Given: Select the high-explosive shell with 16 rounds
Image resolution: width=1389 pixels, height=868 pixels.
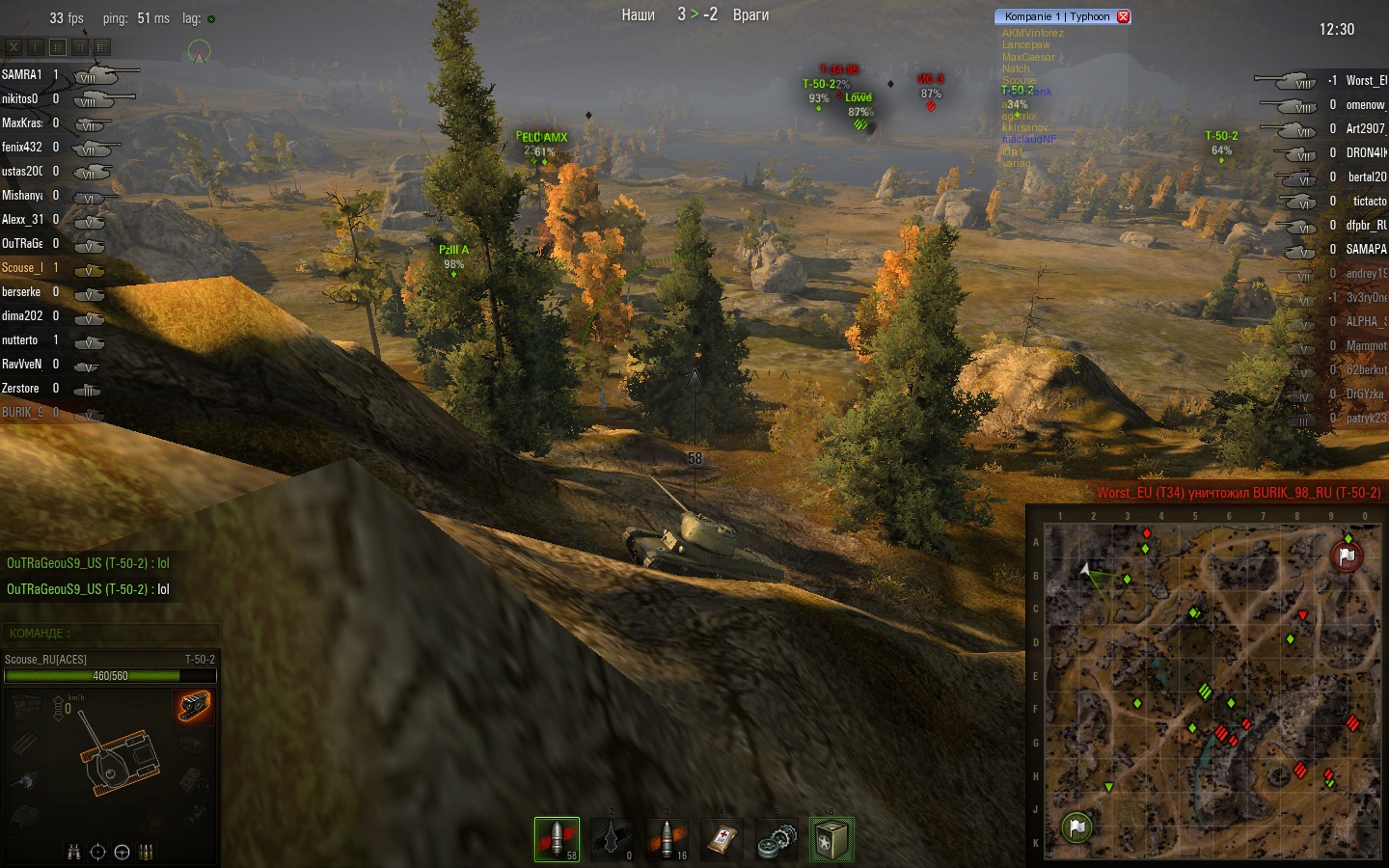Looking at the screenshot, I should [667, 838].
